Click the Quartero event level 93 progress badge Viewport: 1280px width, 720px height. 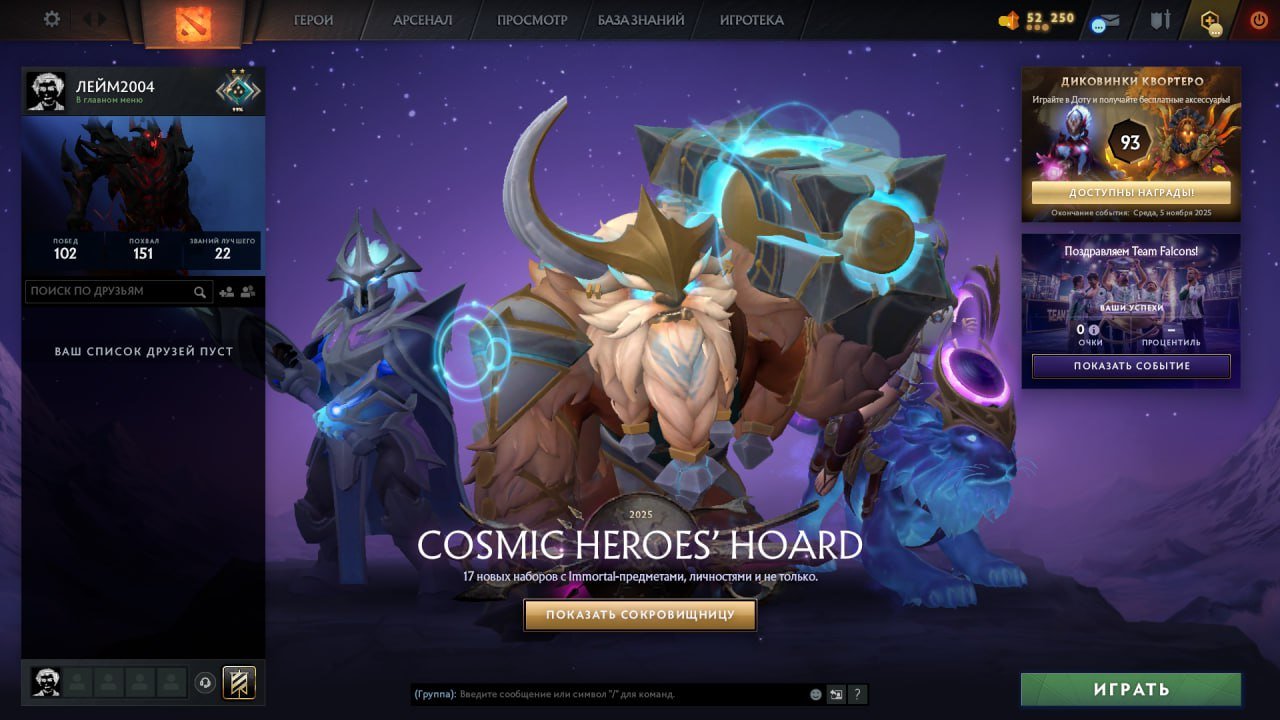[x=1129, y=142]
